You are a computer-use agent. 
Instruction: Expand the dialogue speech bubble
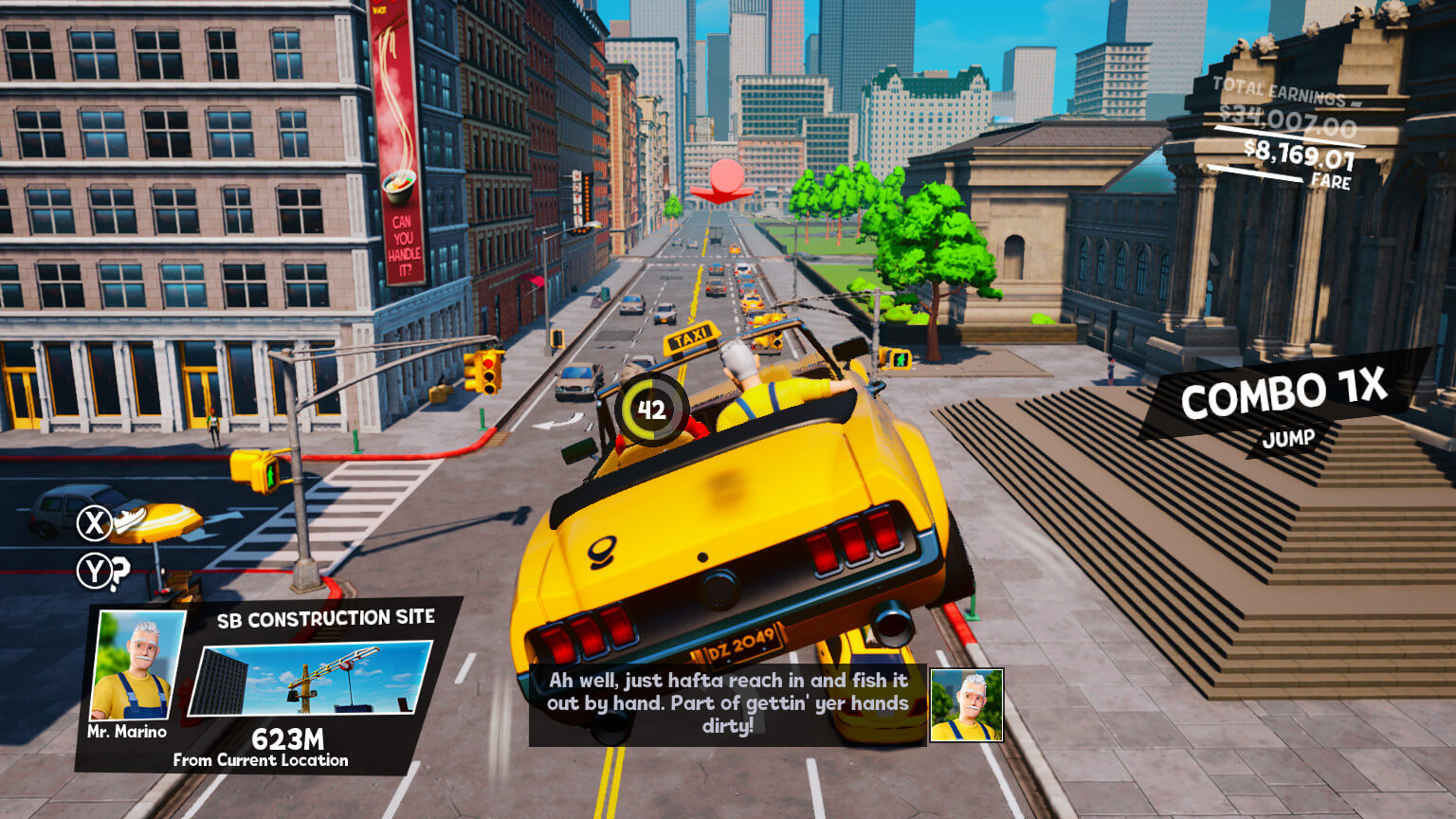[x=726, y=703]
